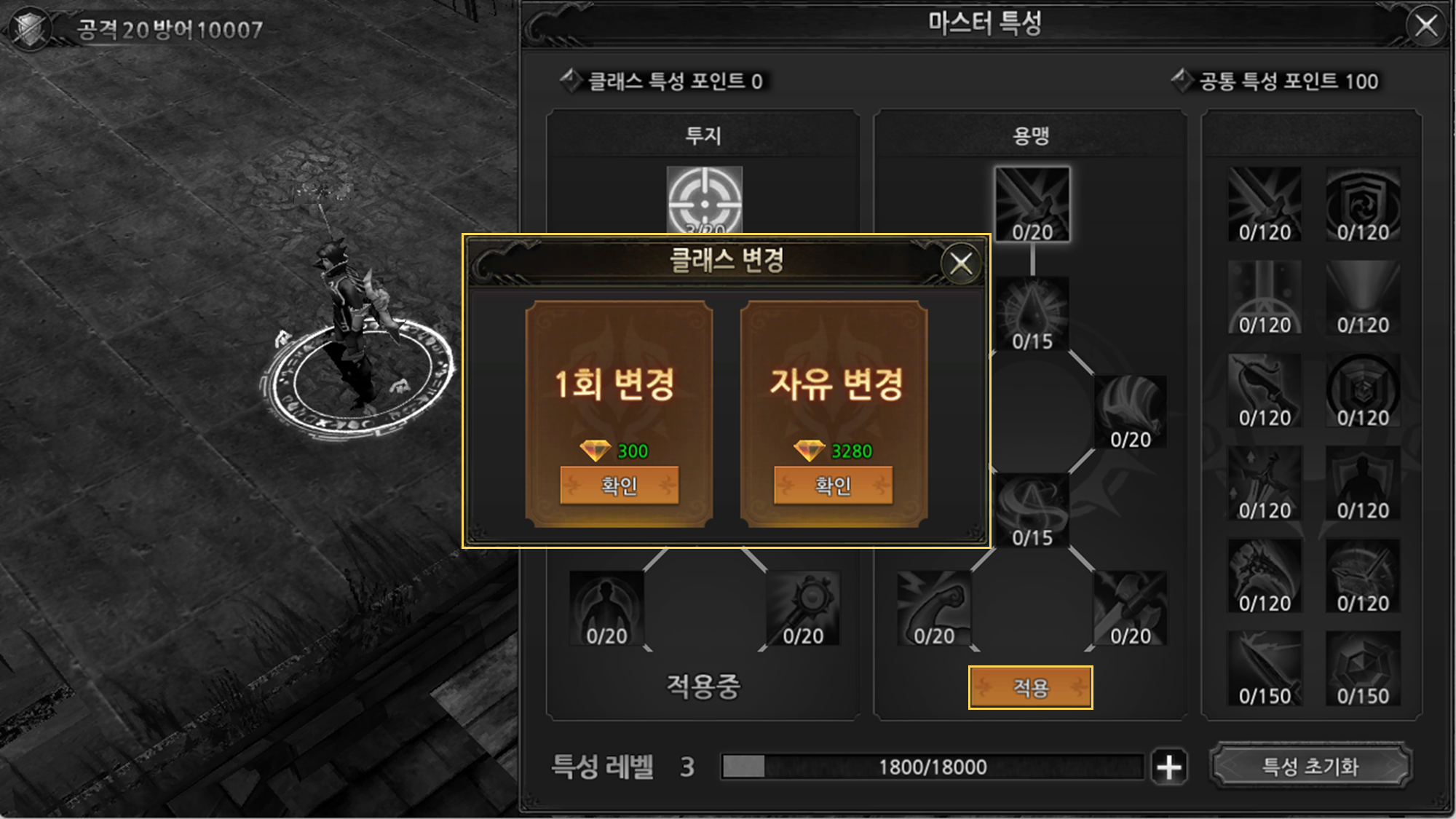This screenshot has width=1456, height=819.
Task: Select the wing-shaped trait icon in 용맹 tree
Action: 1130,411
